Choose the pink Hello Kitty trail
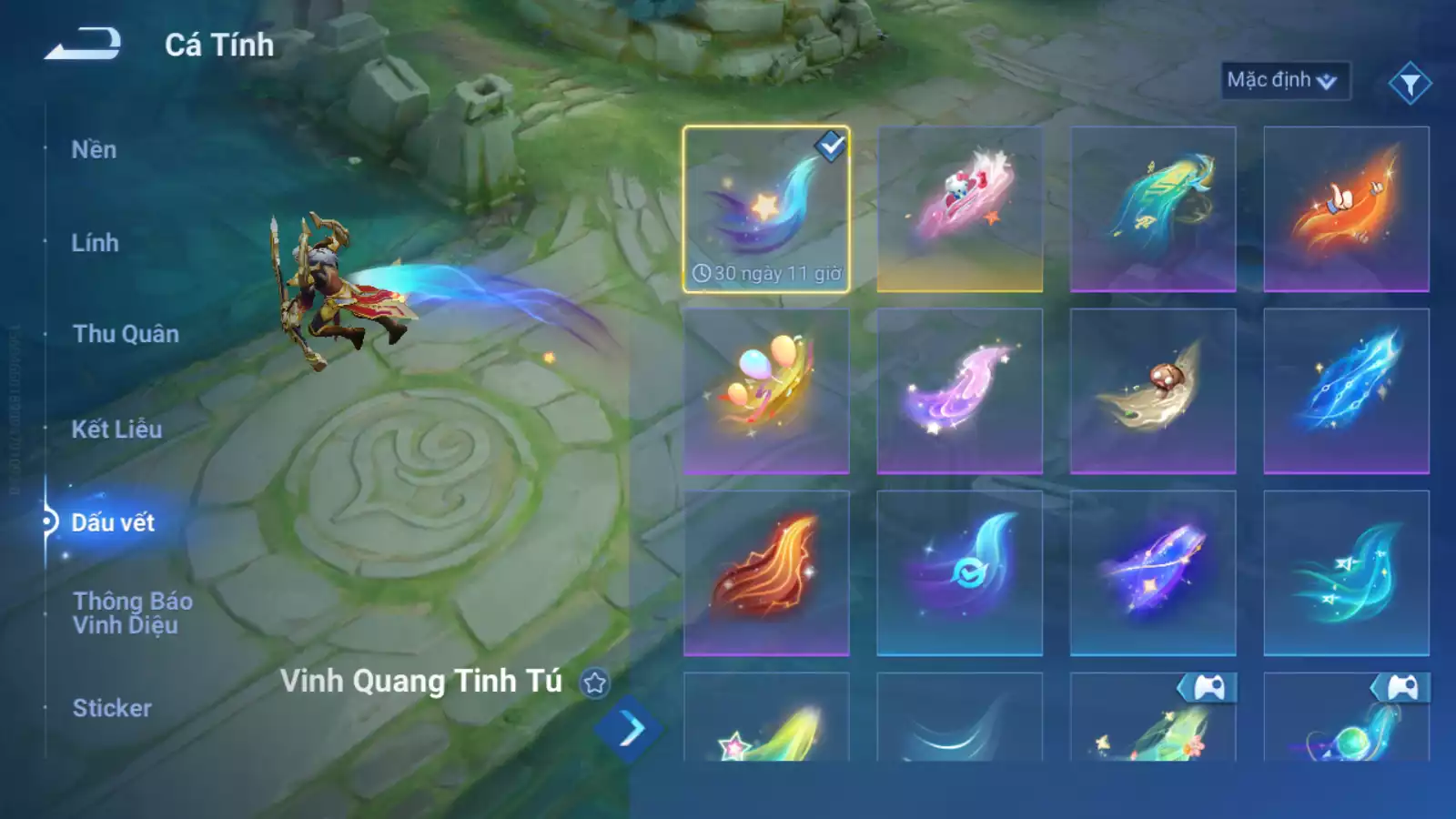The image size is (1456, 819). point(959,209)
